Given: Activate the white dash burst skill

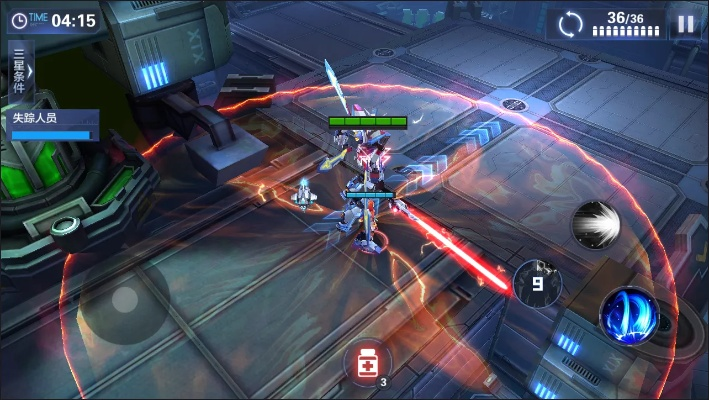Looking at the screenshot, I should [596, 224].
